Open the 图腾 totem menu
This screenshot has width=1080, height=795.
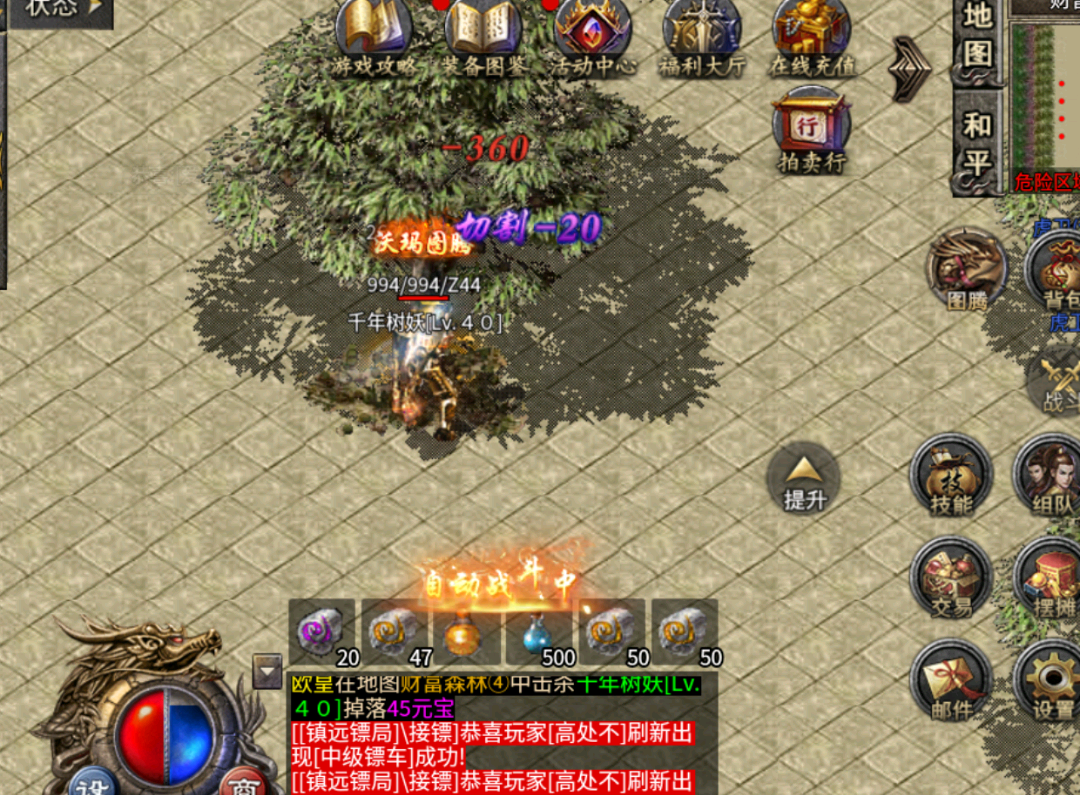967,270
